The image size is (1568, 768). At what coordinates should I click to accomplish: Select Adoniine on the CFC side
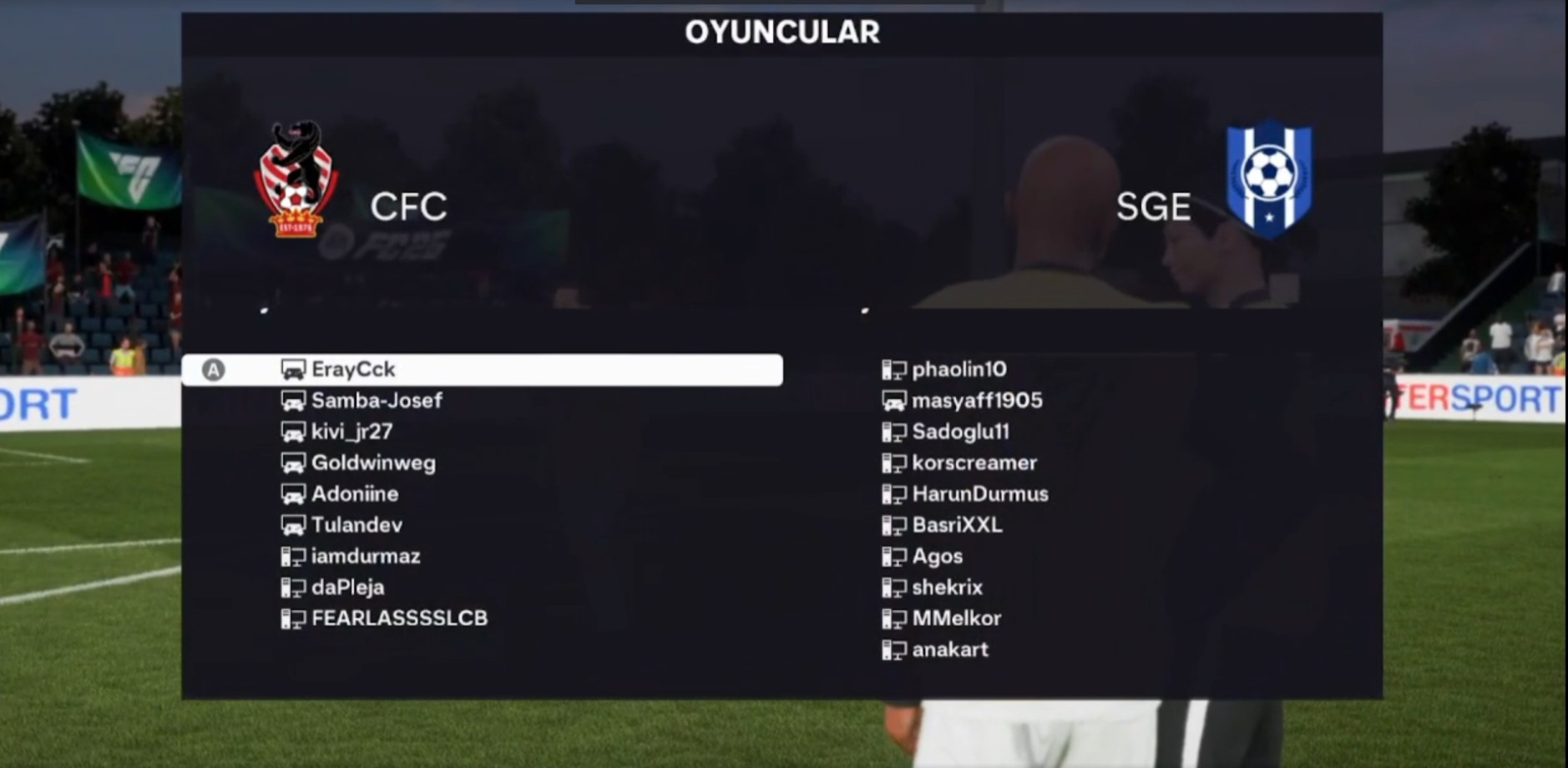click(355, 494)
